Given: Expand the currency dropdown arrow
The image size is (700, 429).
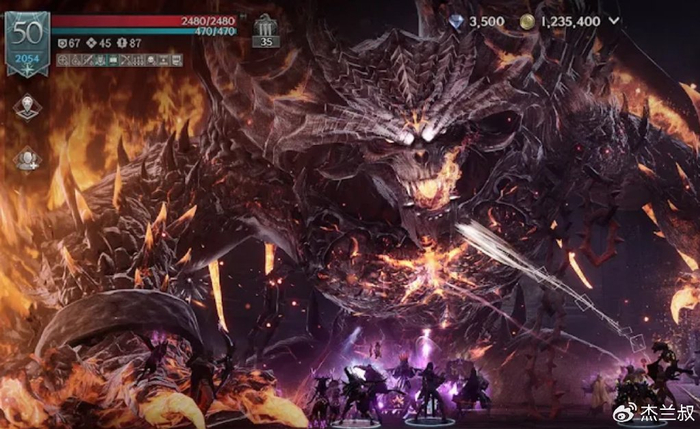Looking at the screenshot, I should click(614, 20).
